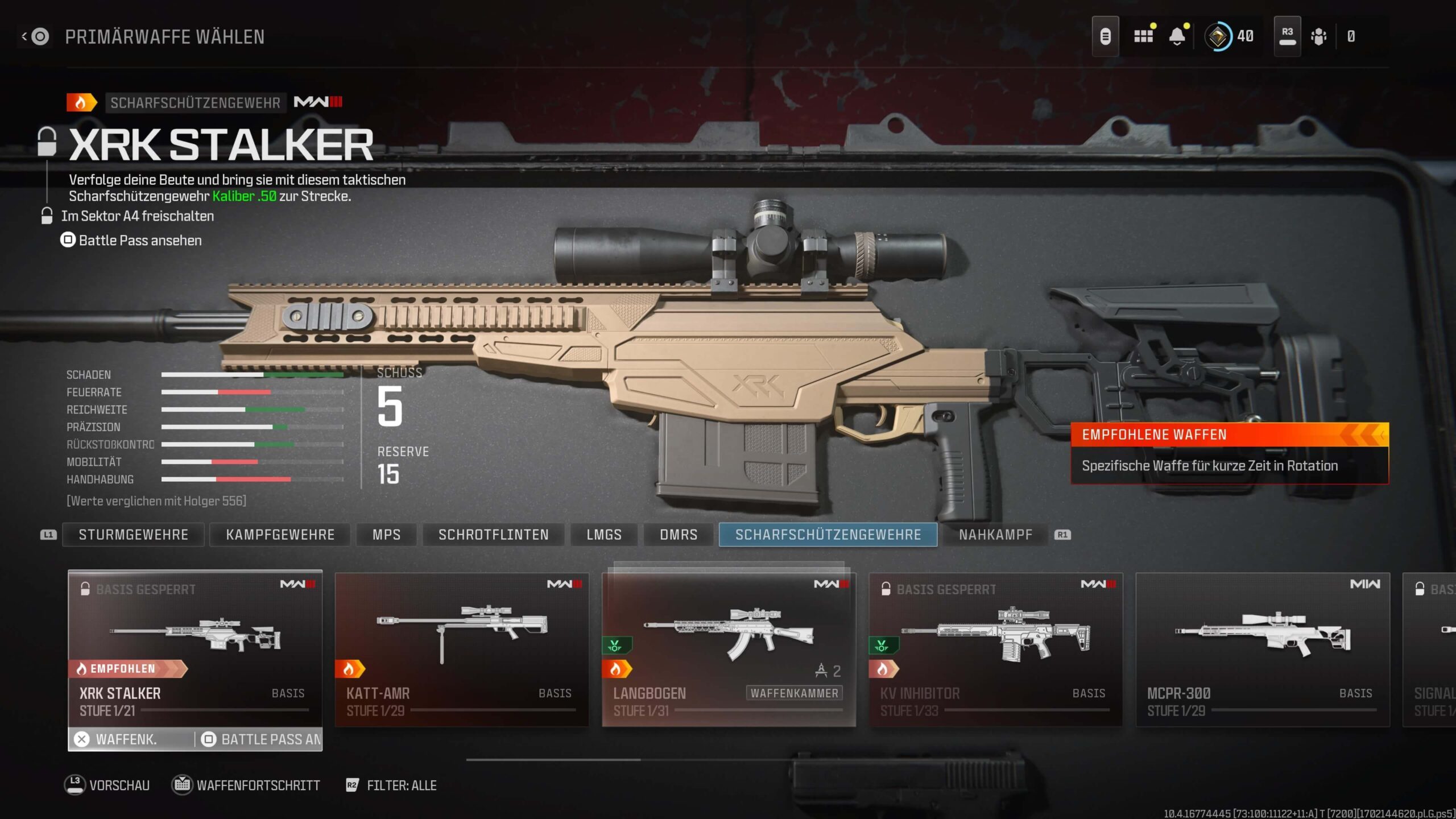Show the Schrotflinten category
The width and height of the screenshot is (1456, 819).
point(493,535)
